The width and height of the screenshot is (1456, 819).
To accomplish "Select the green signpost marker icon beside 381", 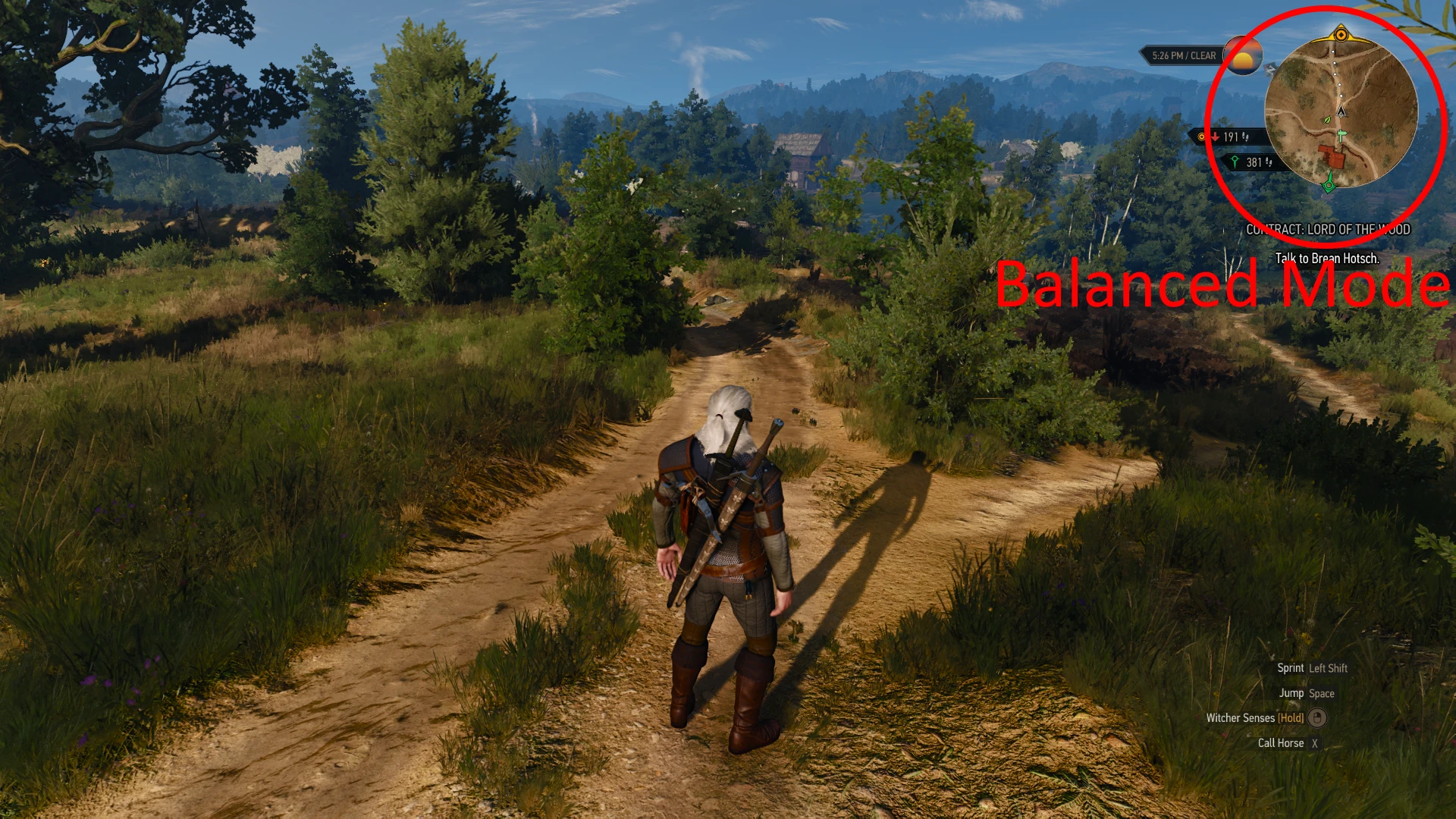I will tap(1235, 162).
